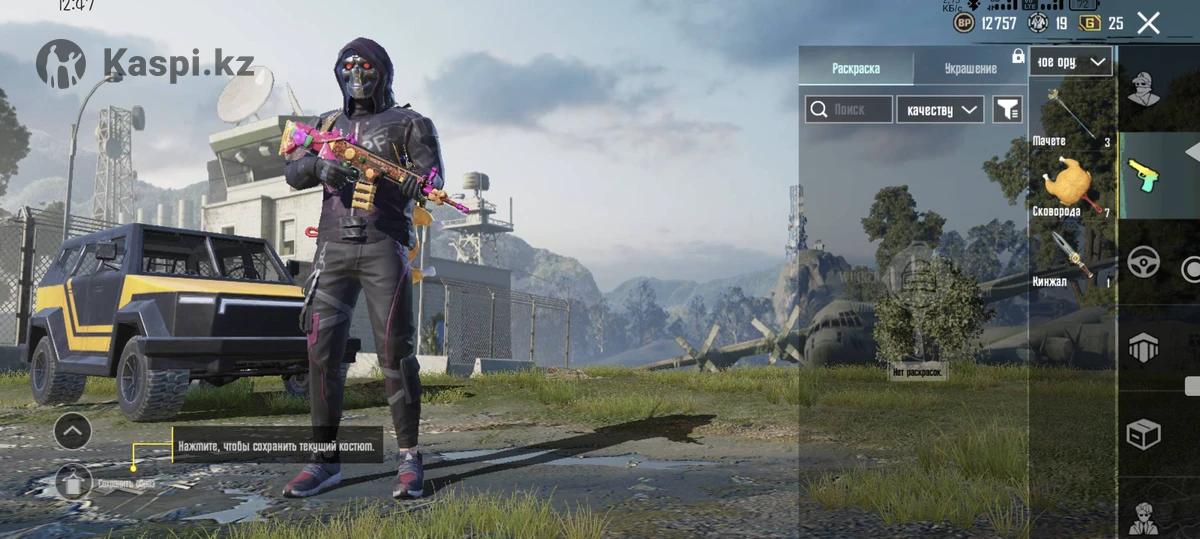Viewport: 1200px width, 539px height.
Task: Tap the gold G currency icon
Action: [1090, 23]
